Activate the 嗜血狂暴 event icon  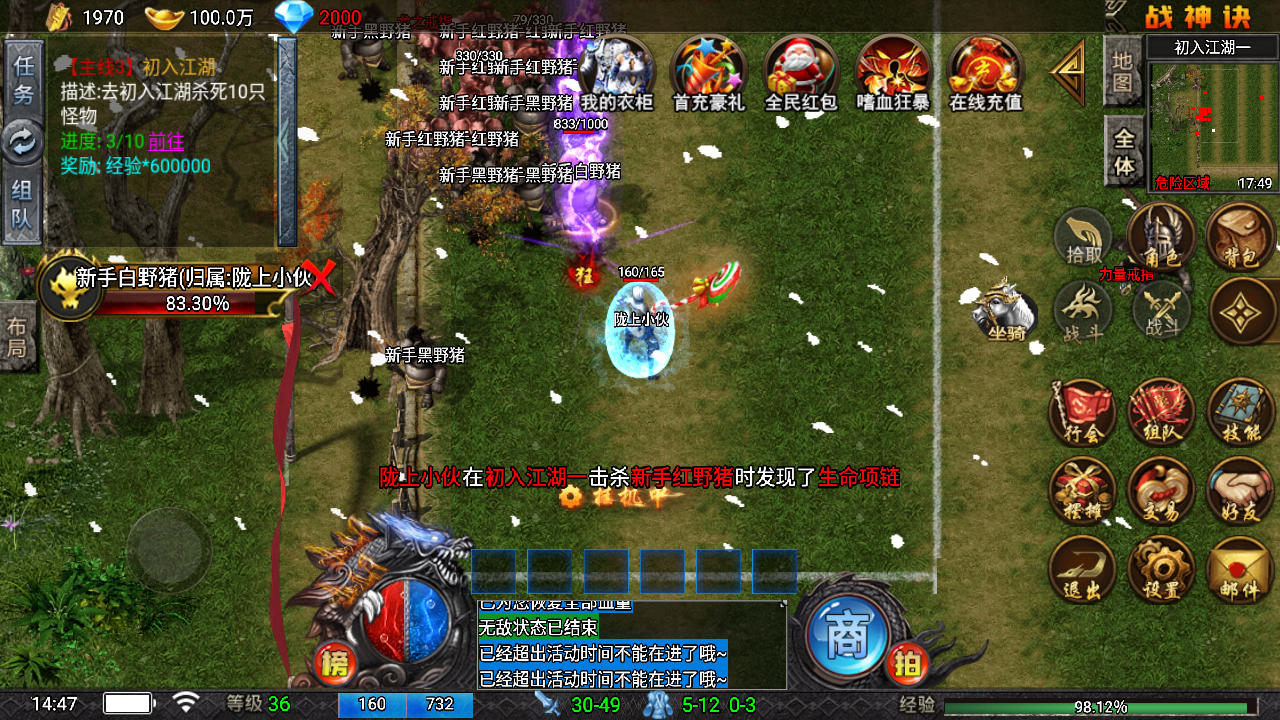point(893,72)
